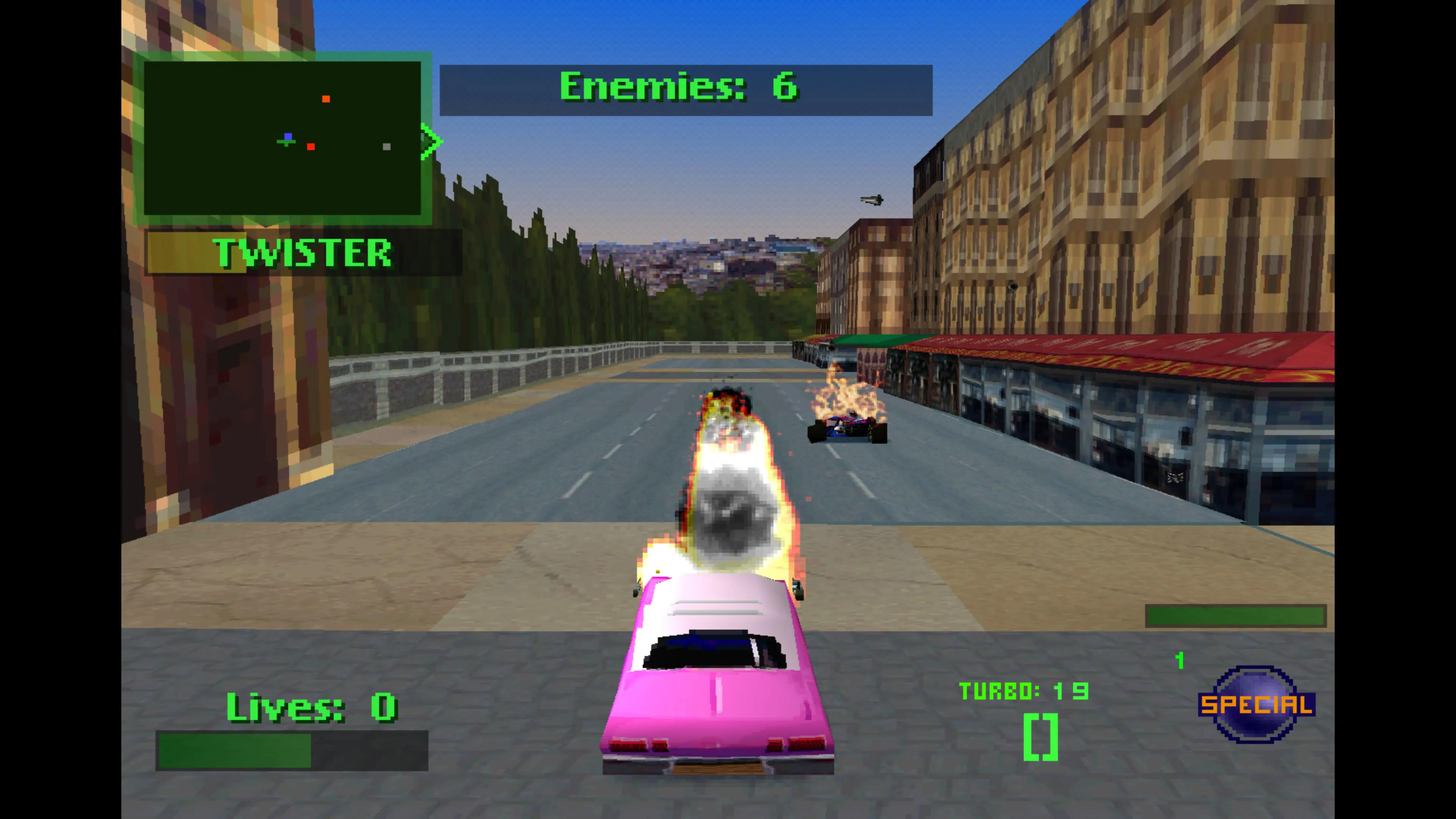Click the orange enemy blip on the radar

click(x=327, y=99)
